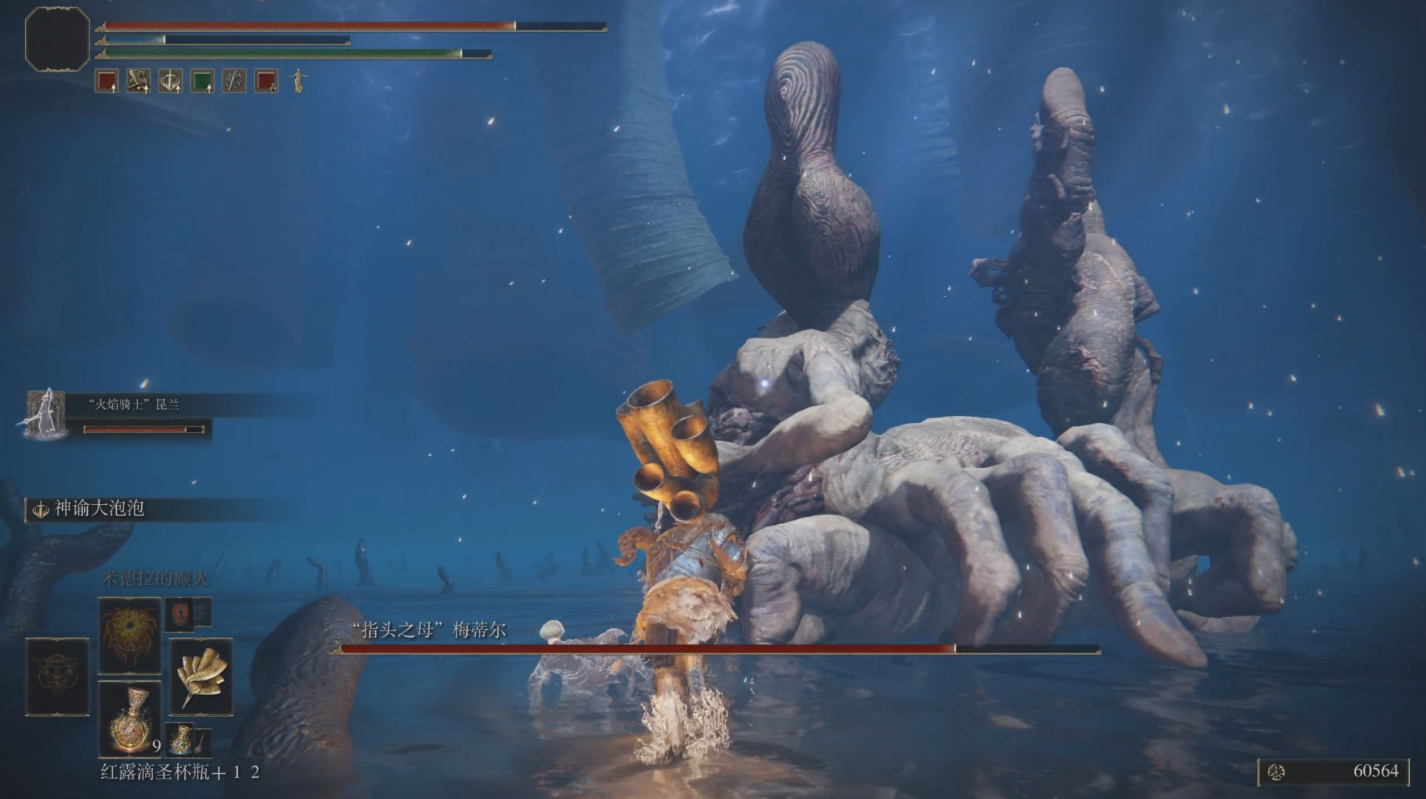Click the green square buff icon
The height and width of the screenshot is (799, 1426).
coord(202,81)
